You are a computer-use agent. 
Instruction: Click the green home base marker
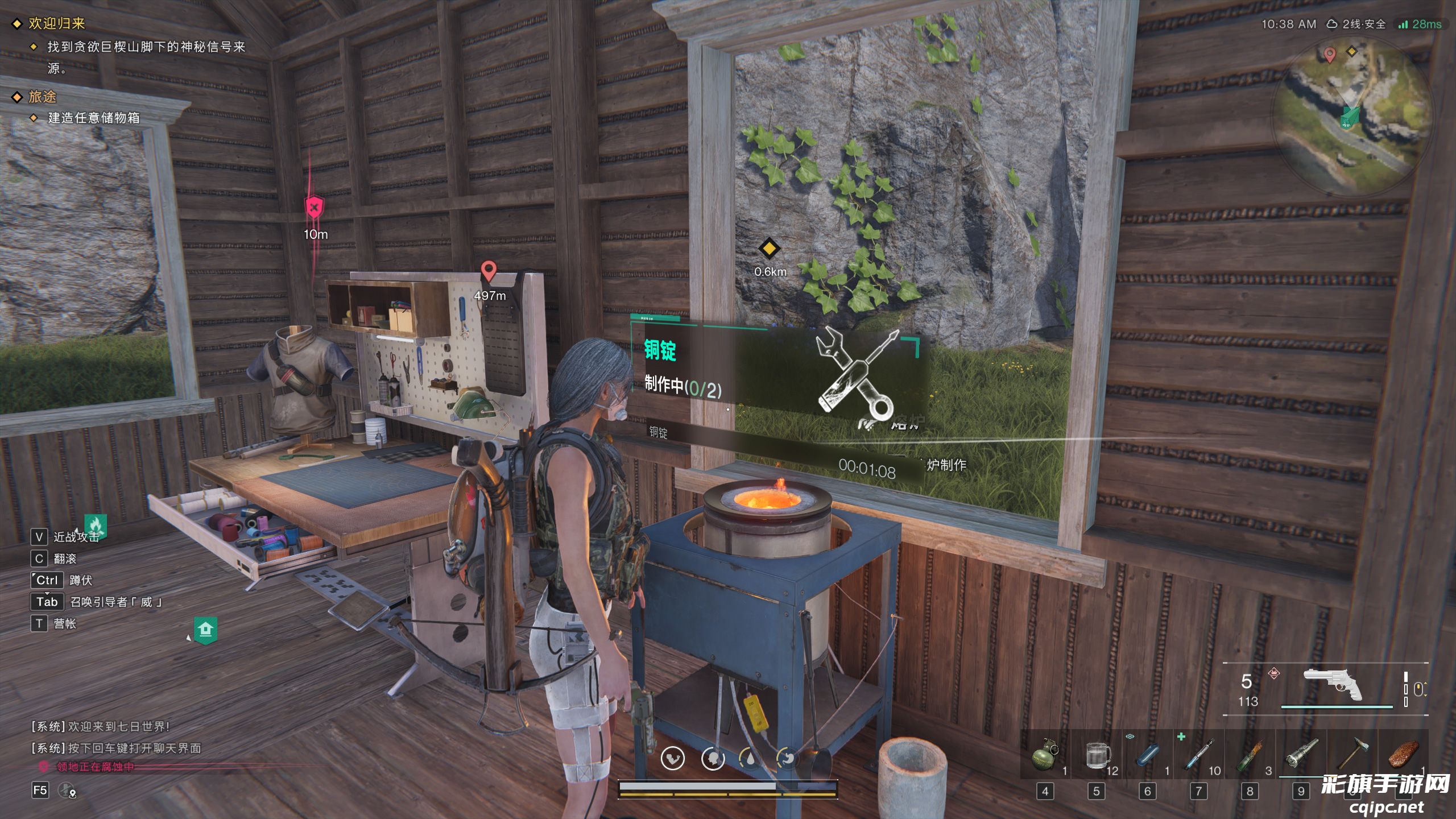[x=205, y=630]
